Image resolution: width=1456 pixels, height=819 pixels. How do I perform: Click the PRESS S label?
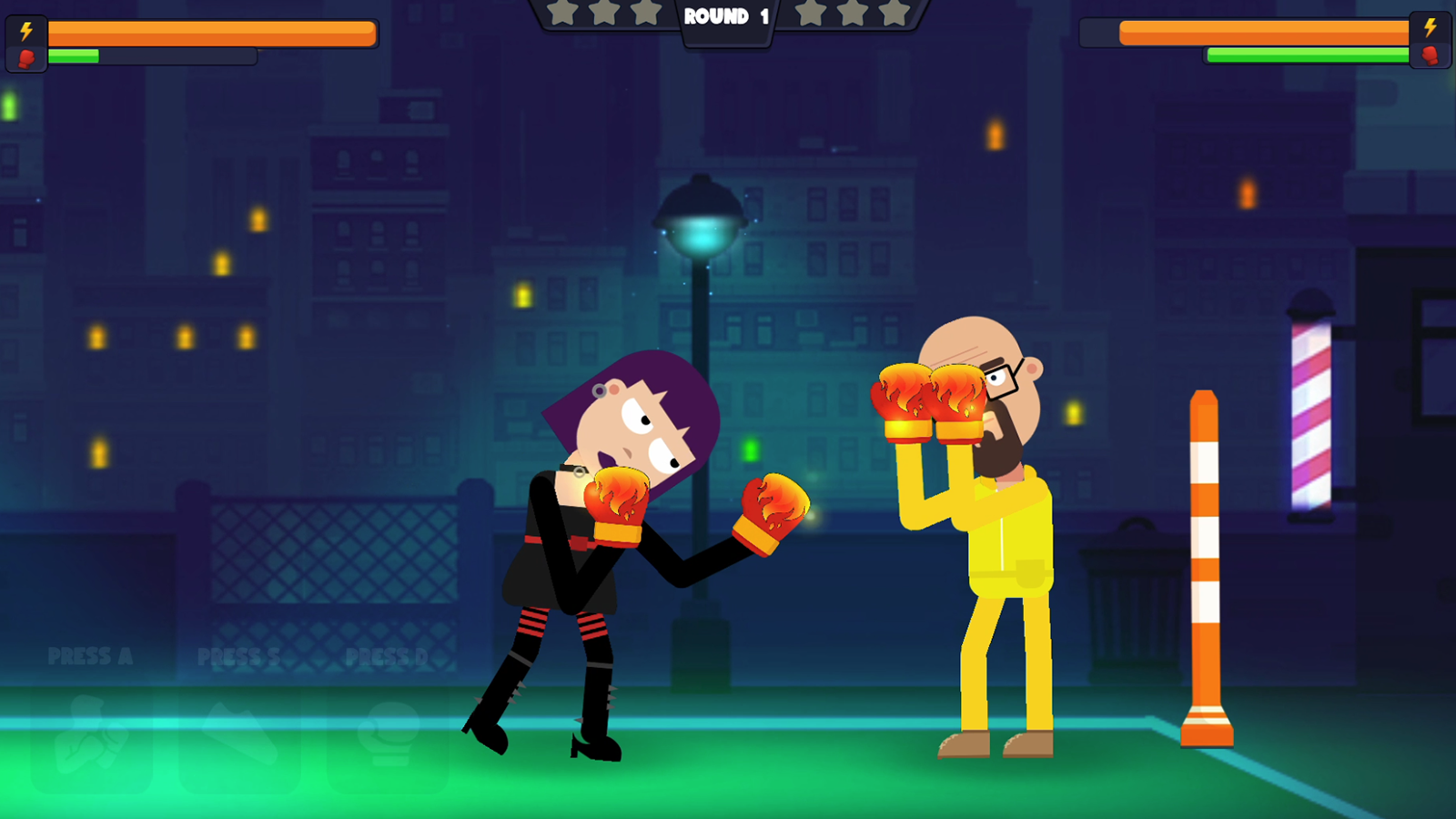(237, 656)
